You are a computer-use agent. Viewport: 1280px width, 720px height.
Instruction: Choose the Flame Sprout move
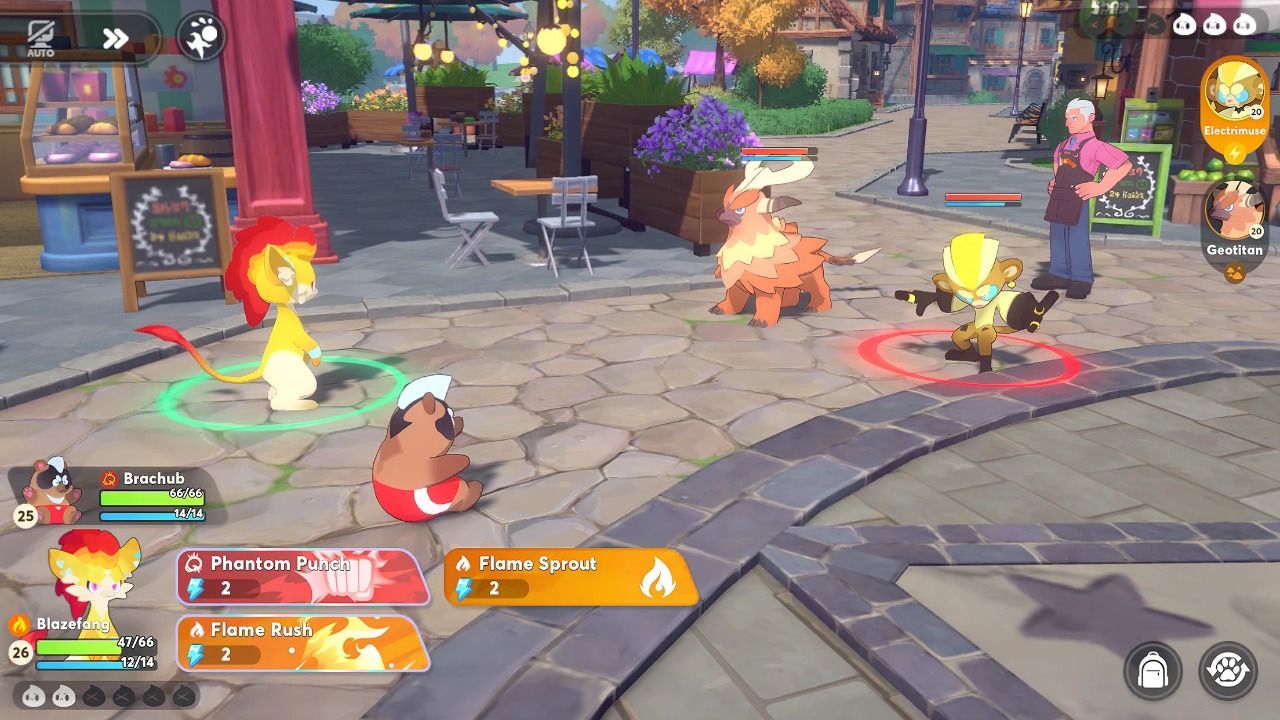[570, 576]
